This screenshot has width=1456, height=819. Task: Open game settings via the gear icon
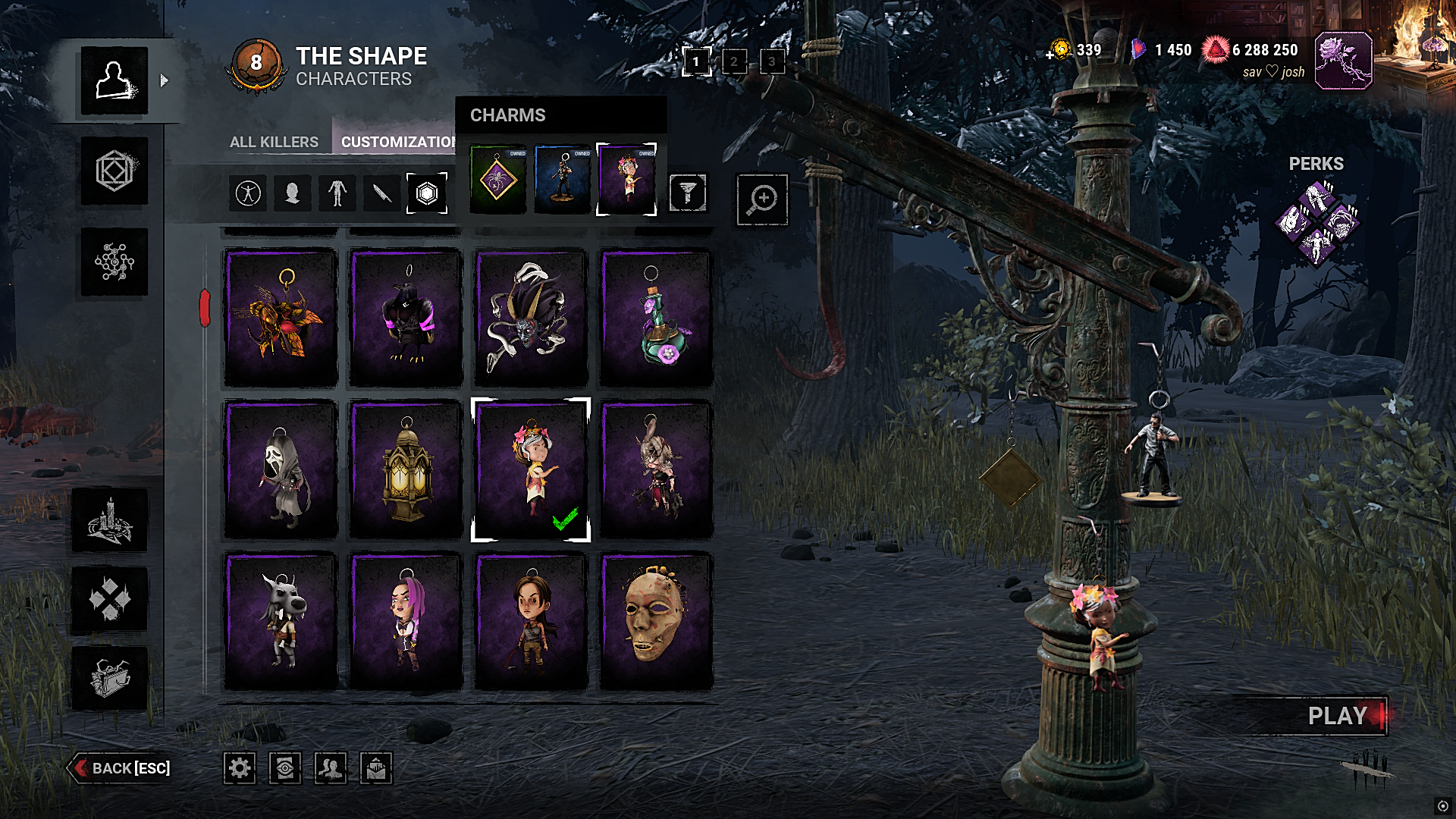[240, 768]
